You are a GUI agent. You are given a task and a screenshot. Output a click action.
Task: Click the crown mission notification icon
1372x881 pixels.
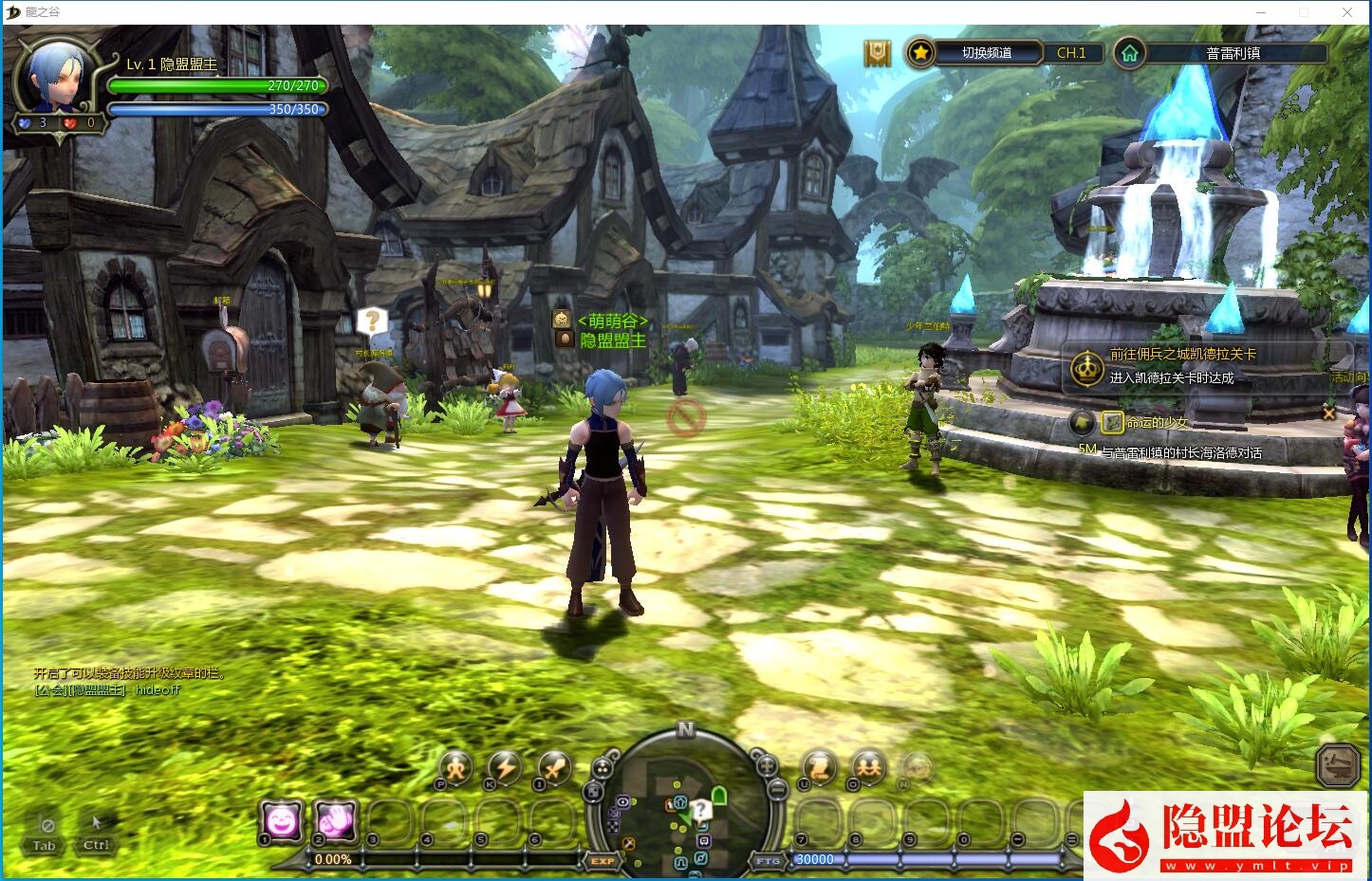click(x=1085, y=367)
